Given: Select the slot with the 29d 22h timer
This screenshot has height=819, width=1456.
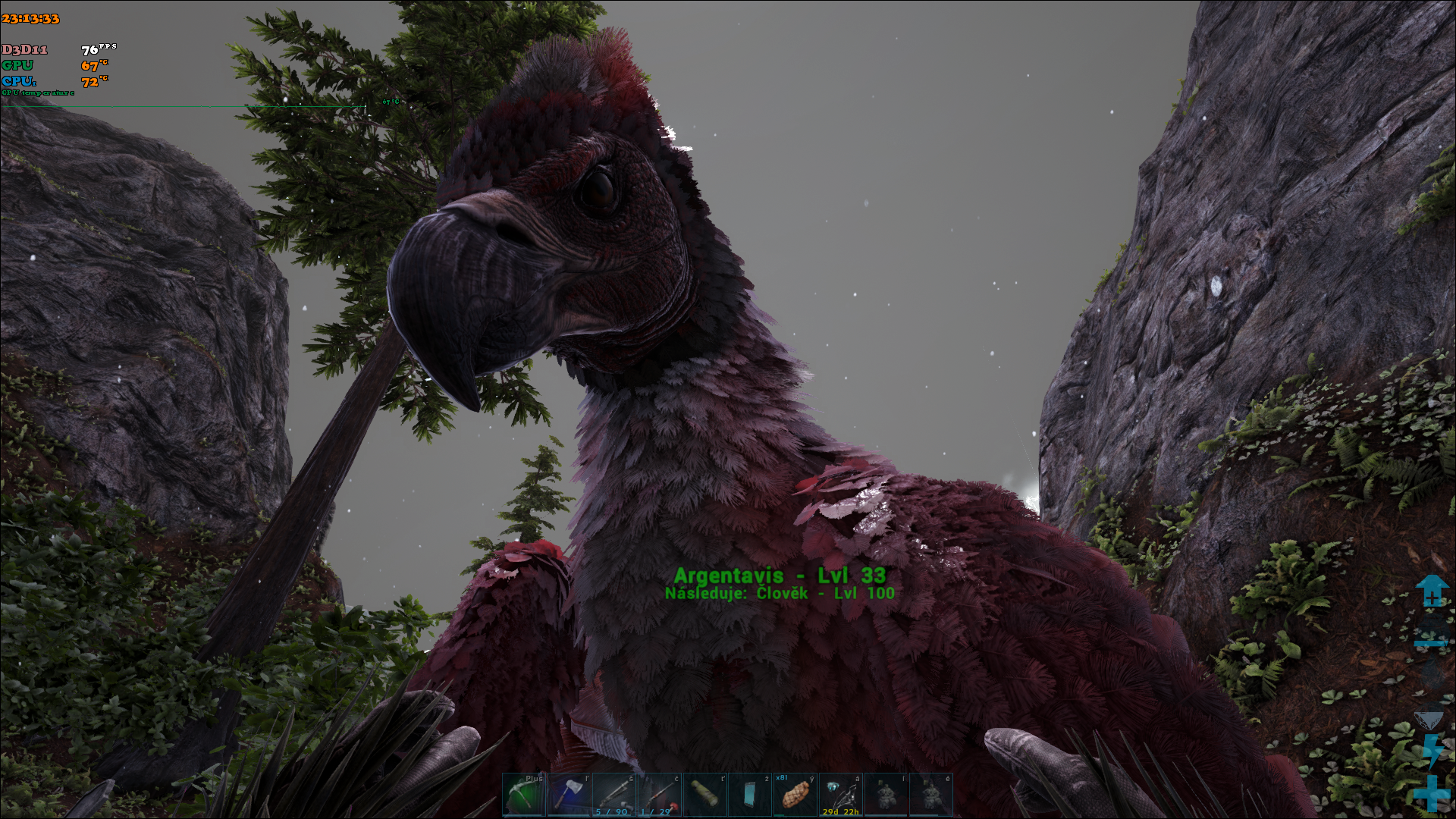Looking at the screenshot, I should pyautogui.click(x=840, y=794).
